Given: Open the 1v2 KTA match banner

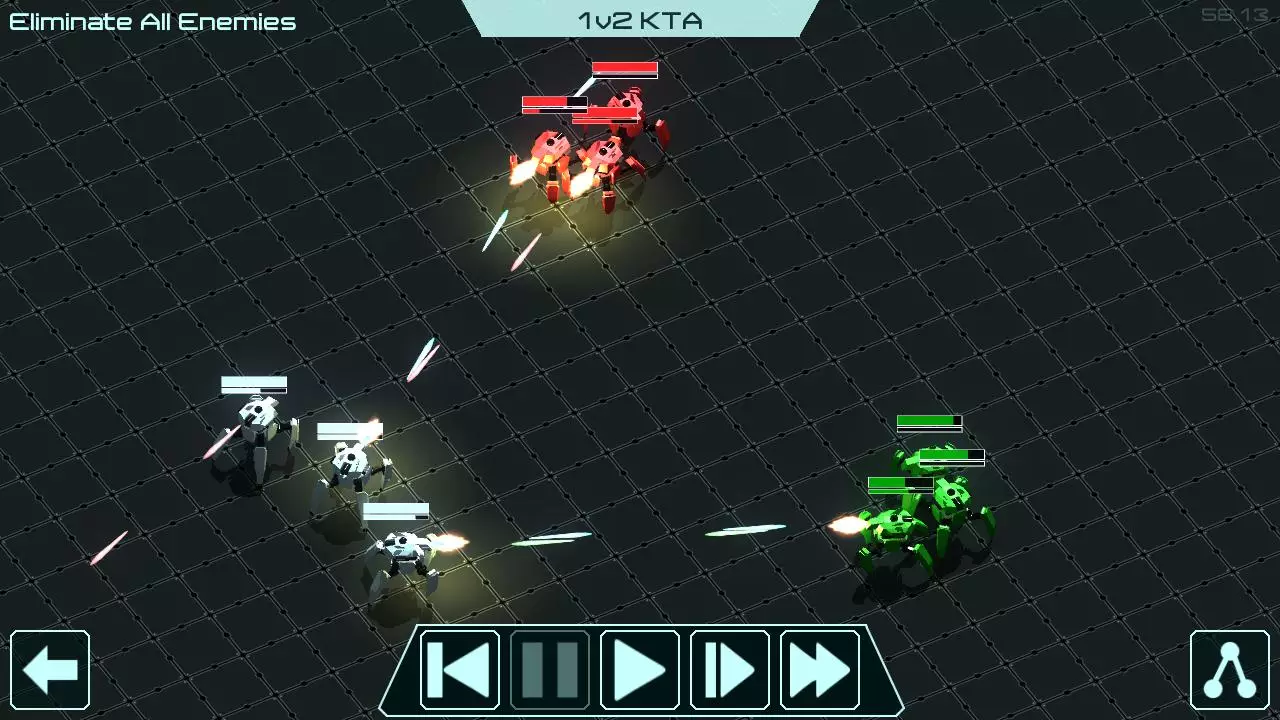Looking at the screenshot, I should pyautogui.click(x=640, y=19).
